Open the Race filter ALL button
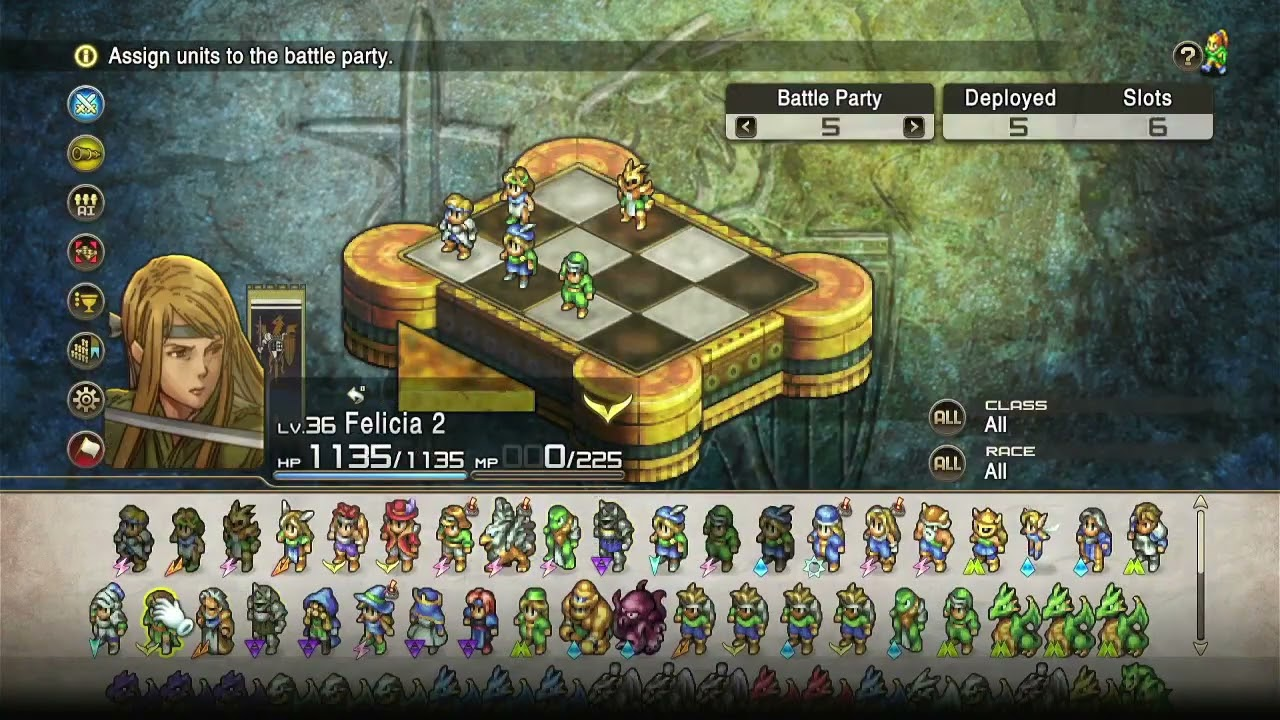This screenshot has width=1280, height=720. click(947, 463)
